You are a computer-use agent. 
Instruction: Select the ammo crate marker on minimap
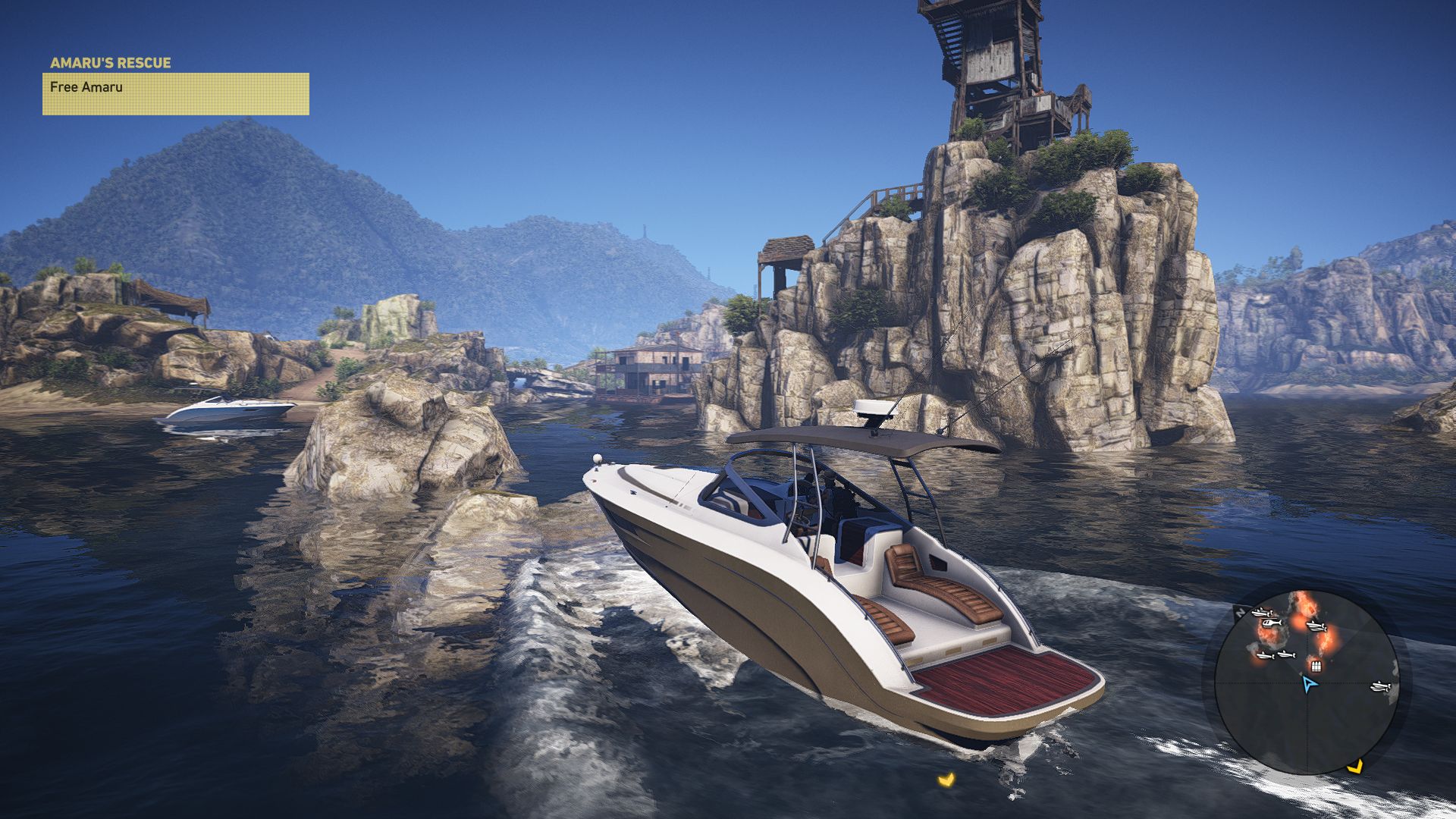click(1316, 667)
